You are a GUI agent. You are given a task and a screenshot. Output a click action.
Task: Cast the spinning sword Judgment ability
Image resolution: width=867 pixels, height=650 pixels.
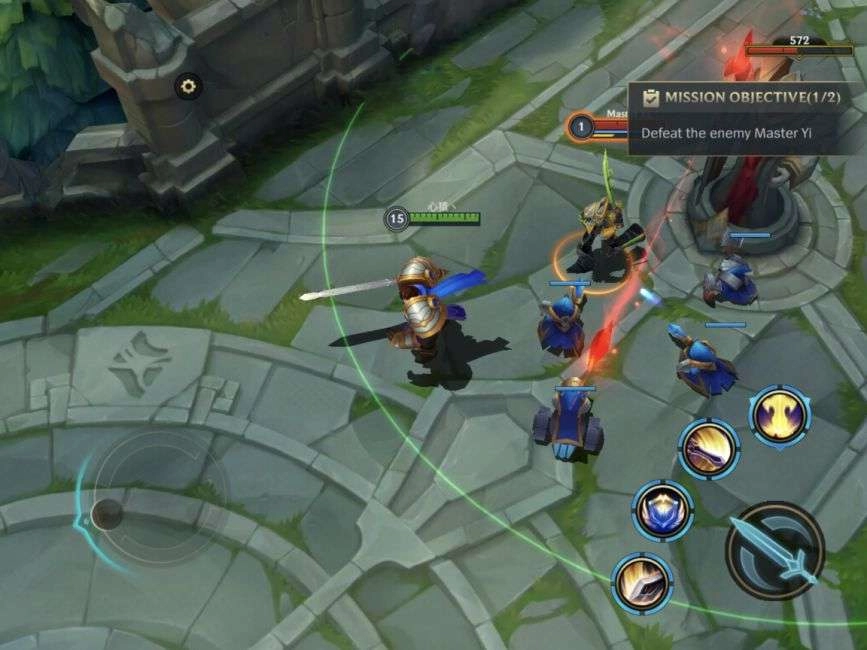709,448
